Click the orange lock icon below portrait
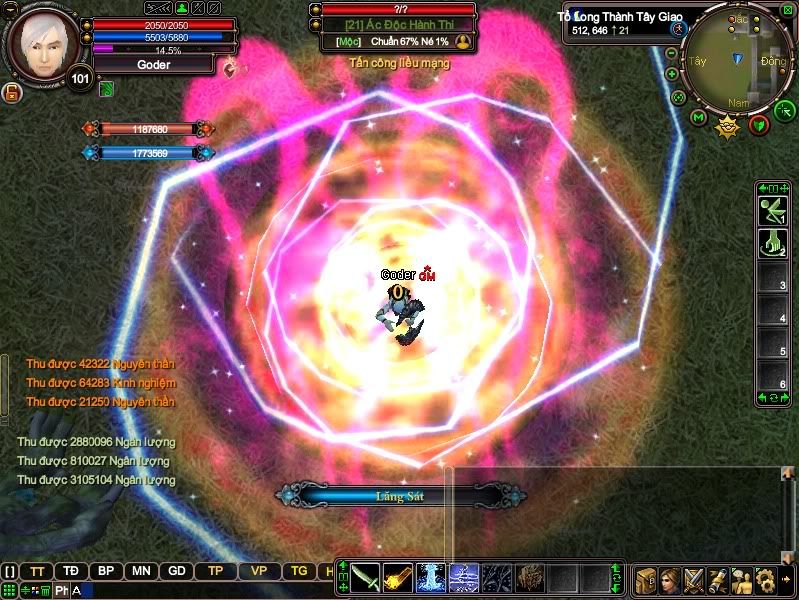Image resolution: width=799 pixels, height=600 pixels. click(13, 94)
